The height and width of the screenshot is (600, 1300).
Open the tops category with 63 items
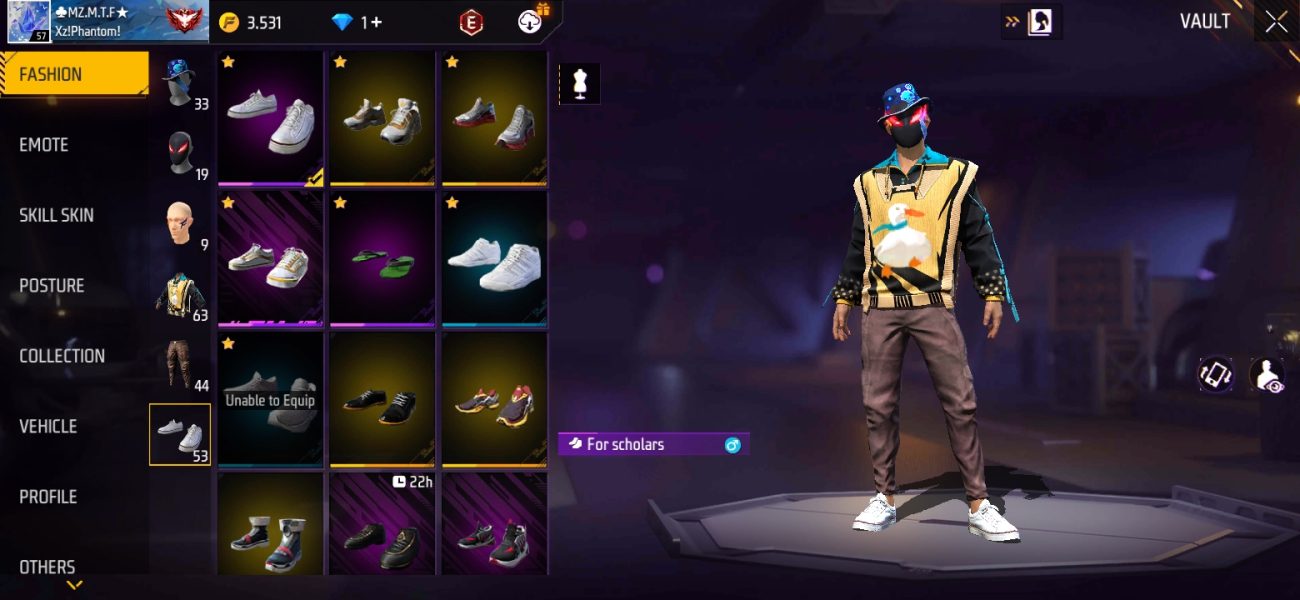point(181,295)
